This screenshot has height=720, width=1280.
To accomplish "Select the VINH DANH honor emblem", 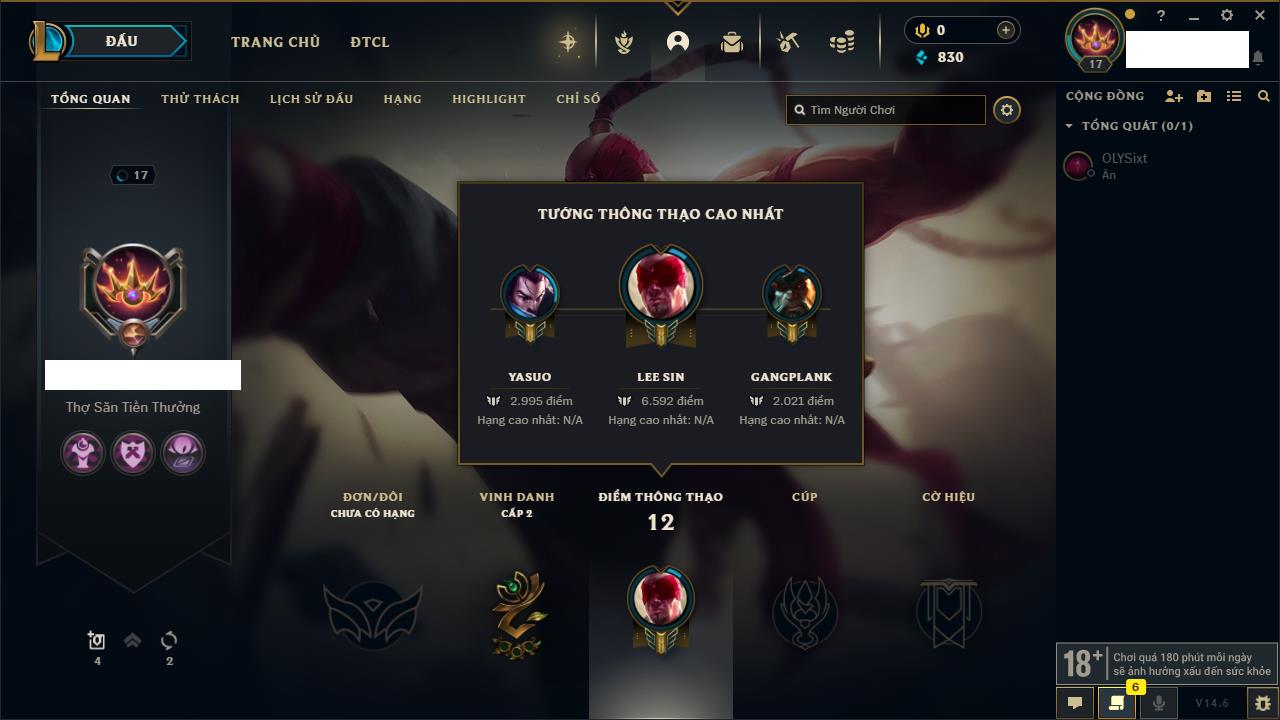I will (x=517, y=613).
